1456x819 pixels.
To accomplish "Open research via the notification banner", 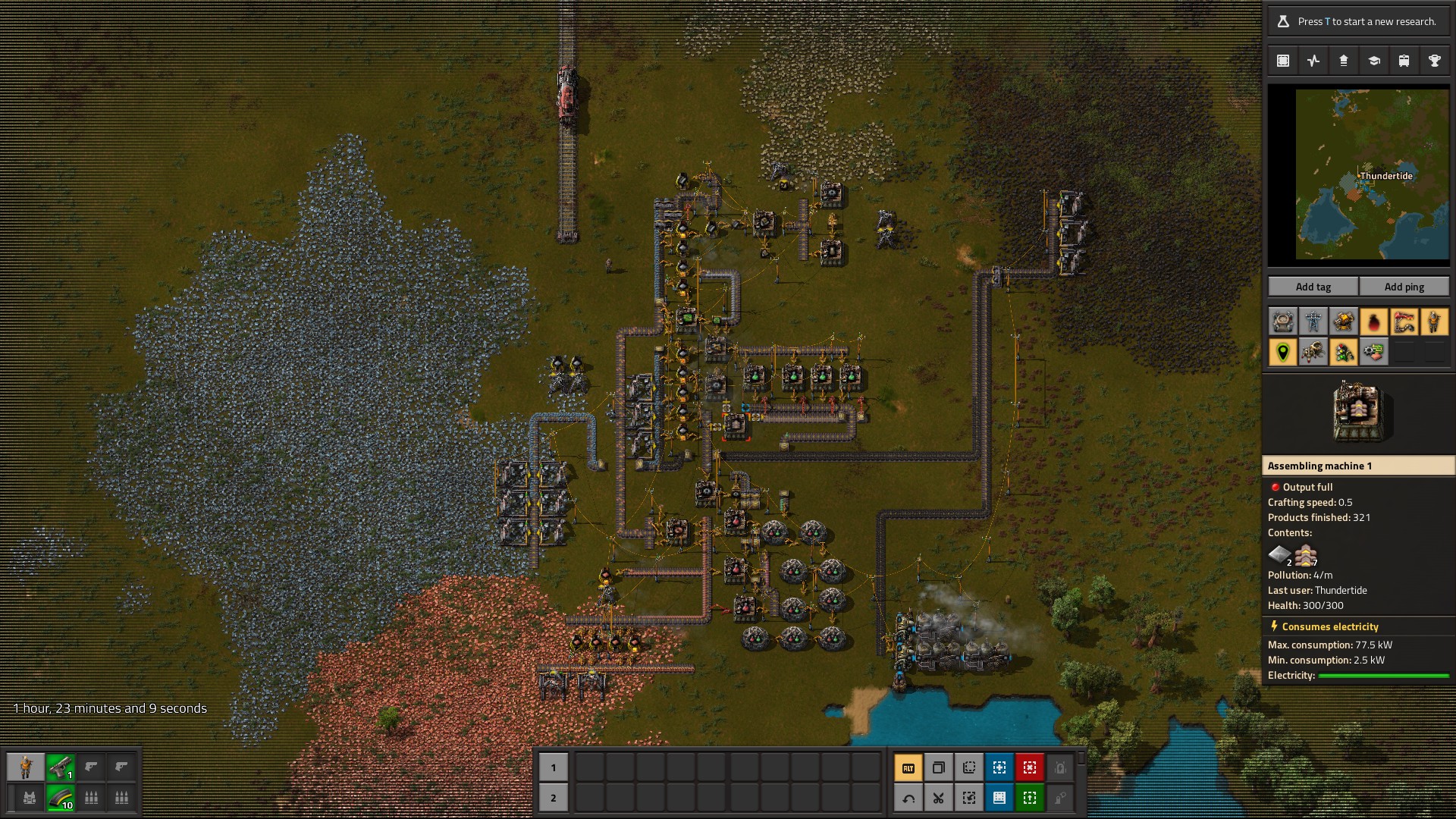I will (1357, 20).
